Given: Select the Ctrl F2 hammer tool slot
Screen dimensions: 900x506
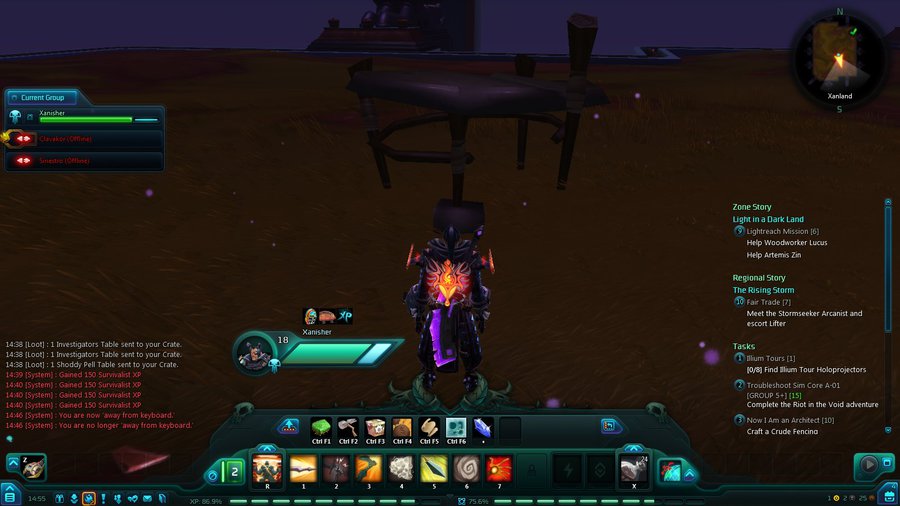Looking at the screenshot, I should (x=348, y=429).
